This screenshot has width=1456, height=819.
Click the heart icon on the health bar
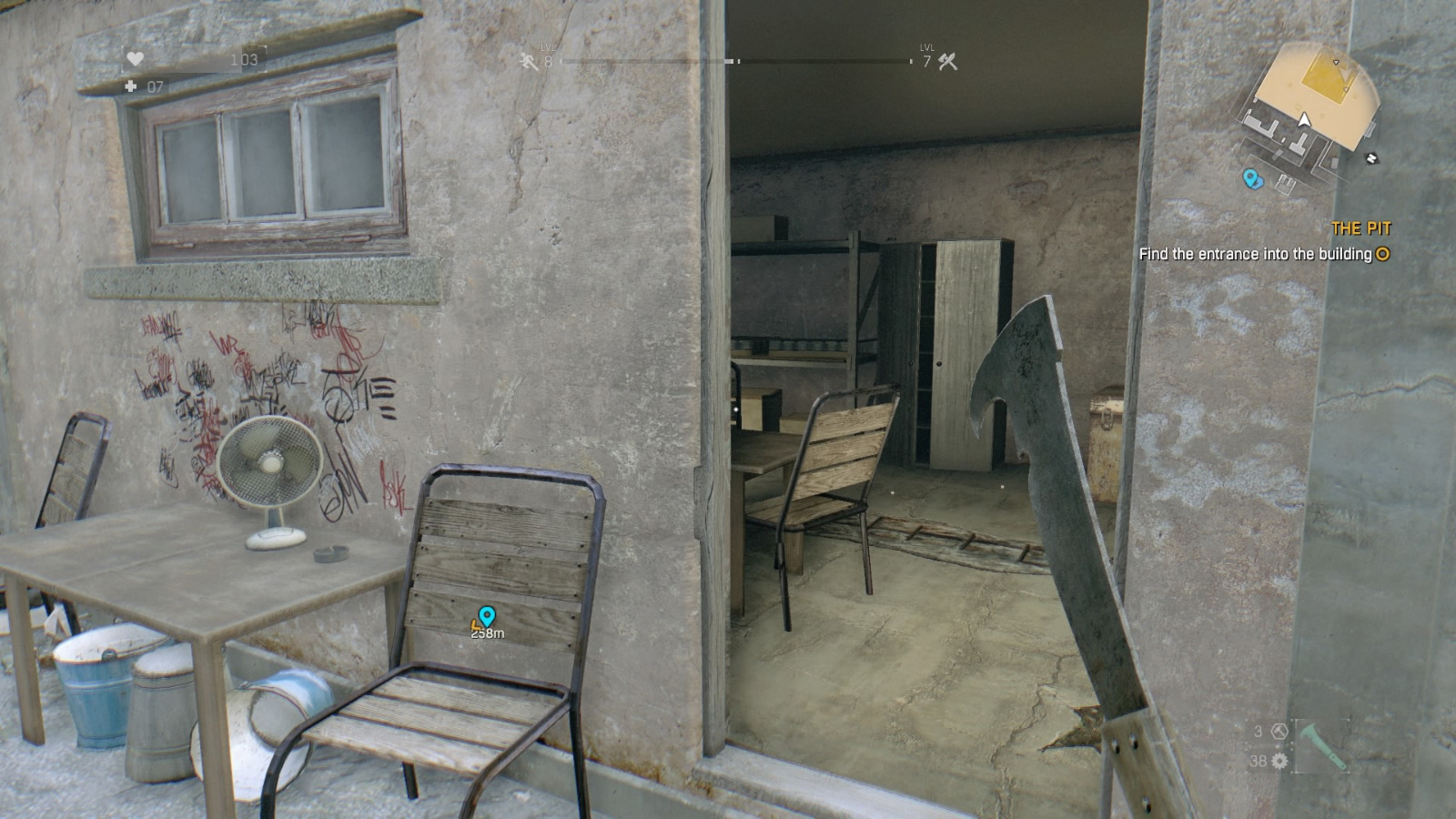coord(135,57)
